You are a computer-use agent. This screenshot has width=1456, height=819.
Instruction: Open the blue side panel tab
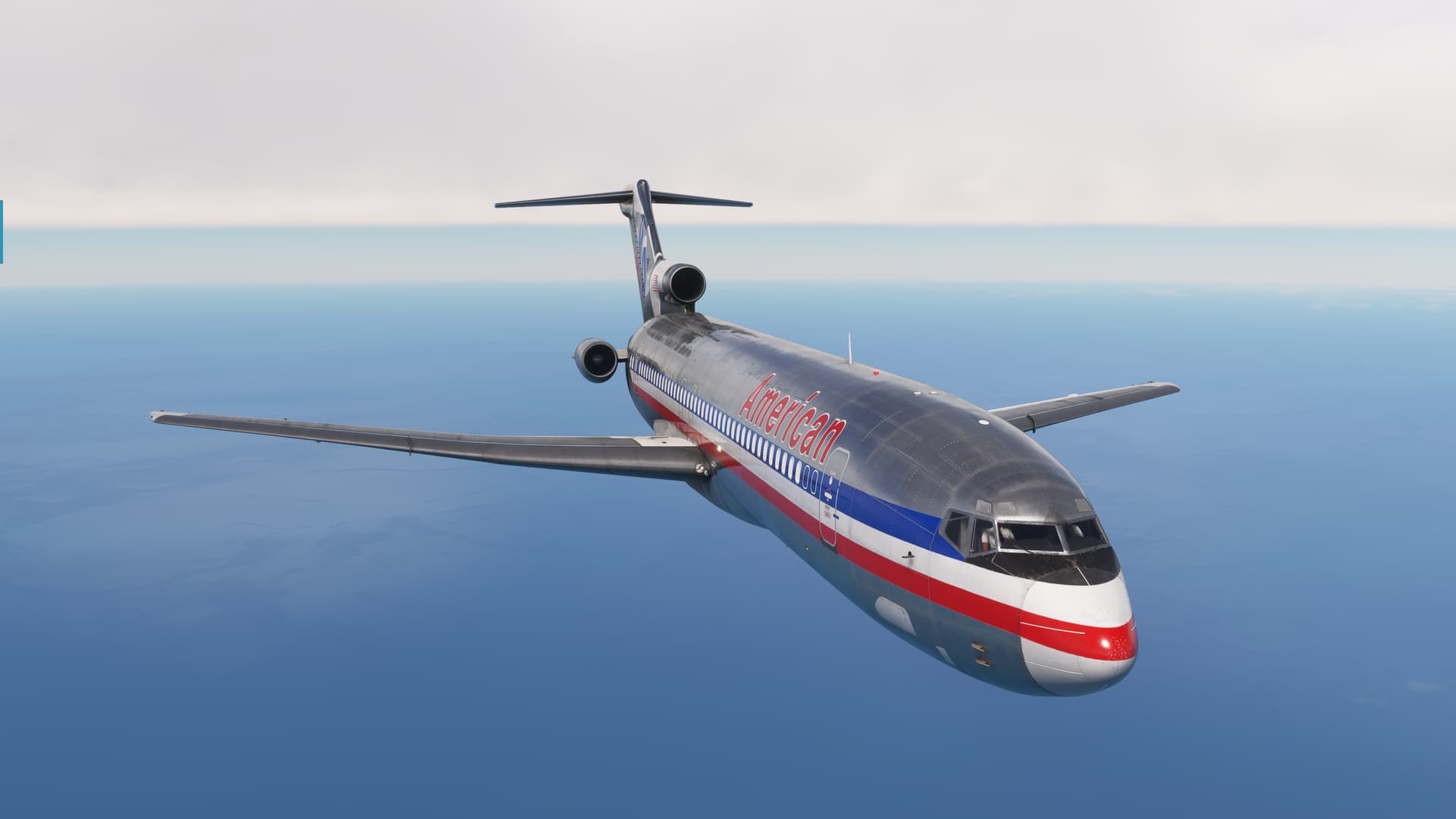coord(2,232)
